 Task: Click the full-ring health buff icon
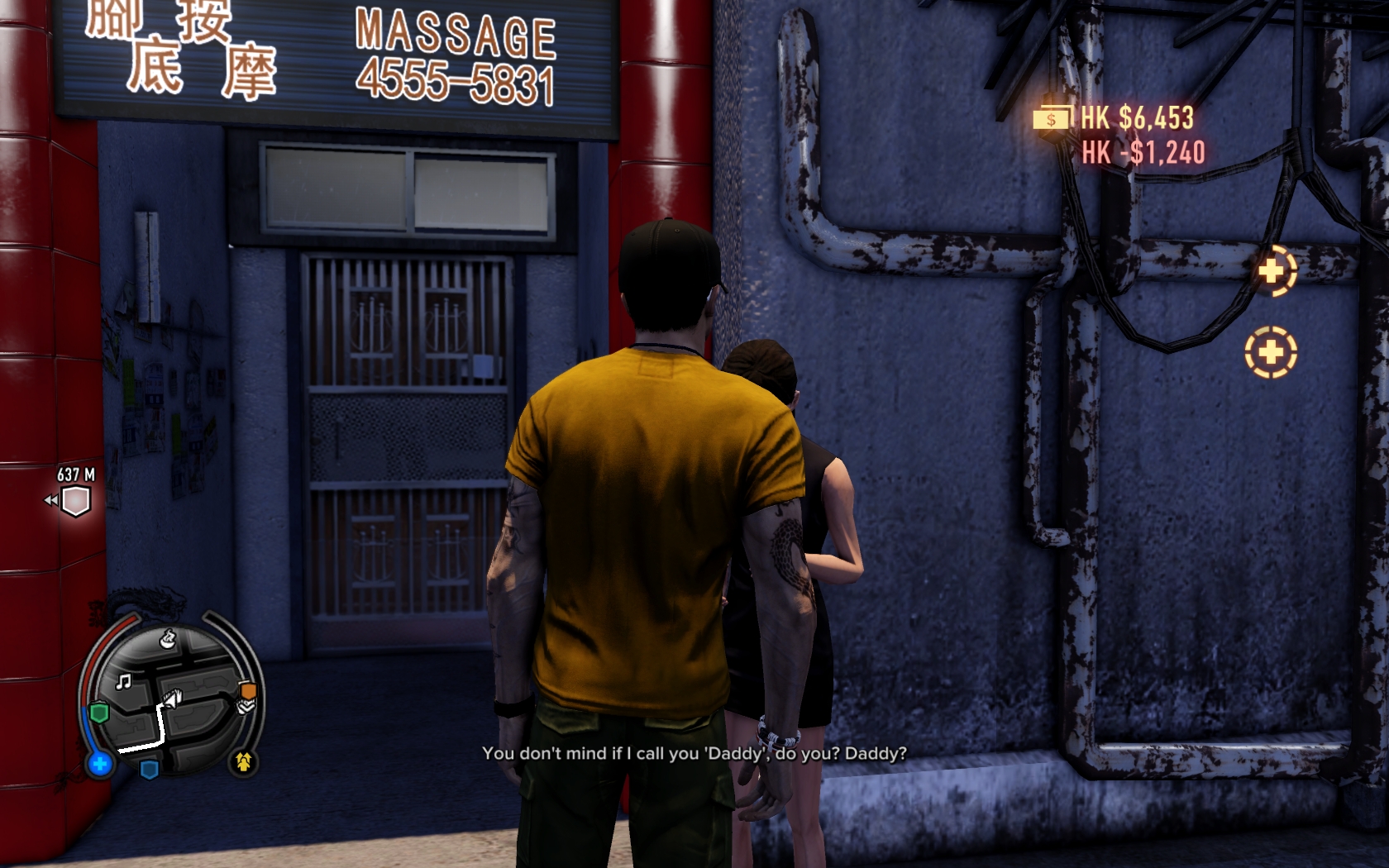[1271, 352]
